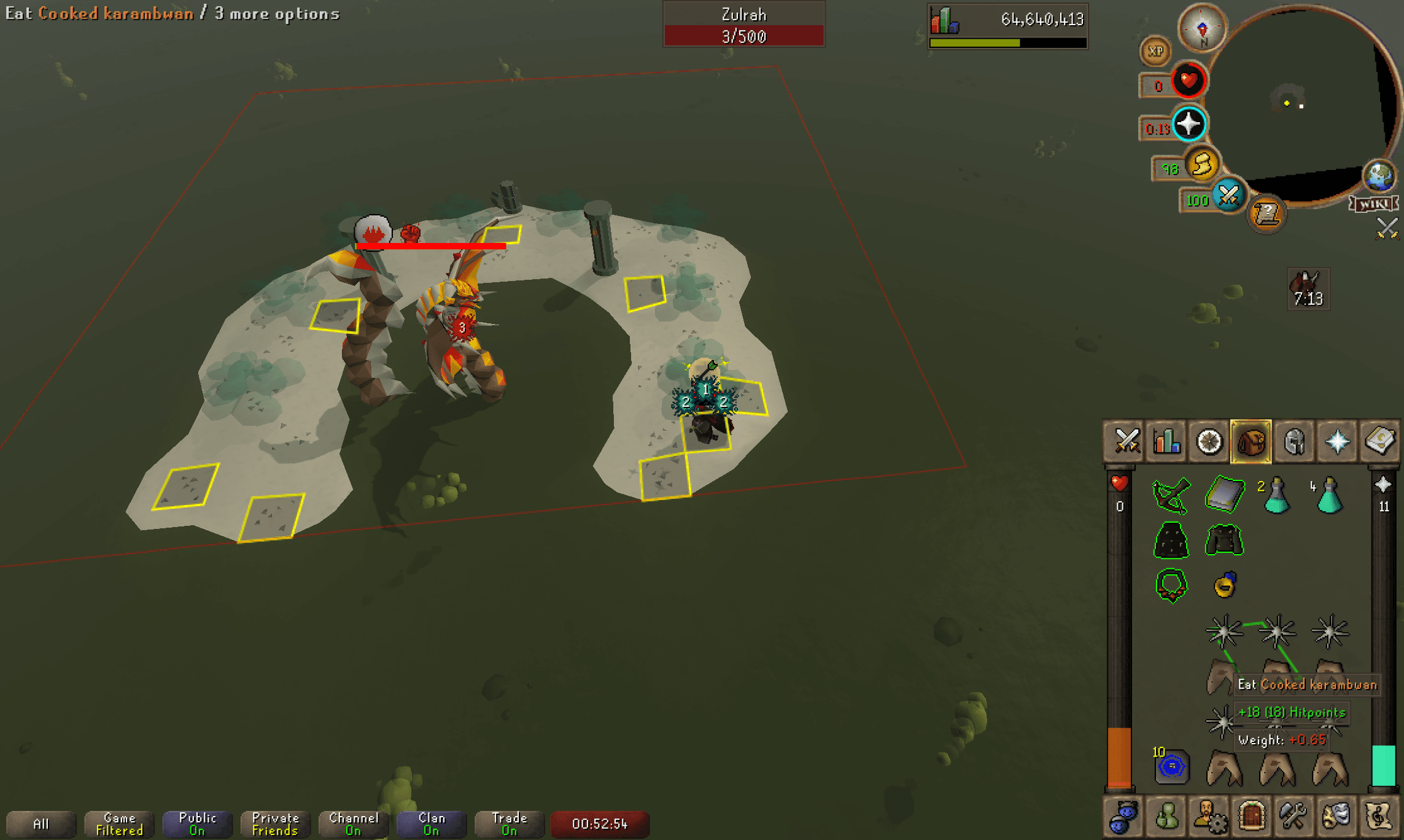
Task: Open the Skills tab
Action: click(1166, 441)
